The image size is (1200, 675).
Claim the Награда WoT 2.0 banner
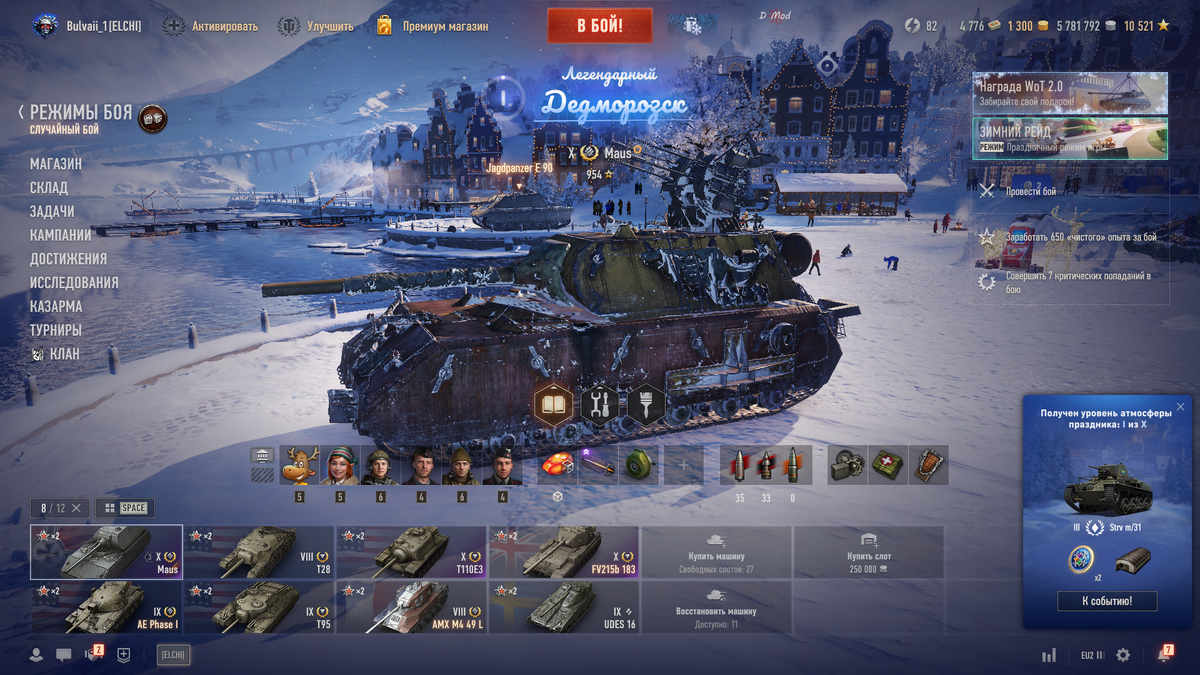tap(1070, 93)
